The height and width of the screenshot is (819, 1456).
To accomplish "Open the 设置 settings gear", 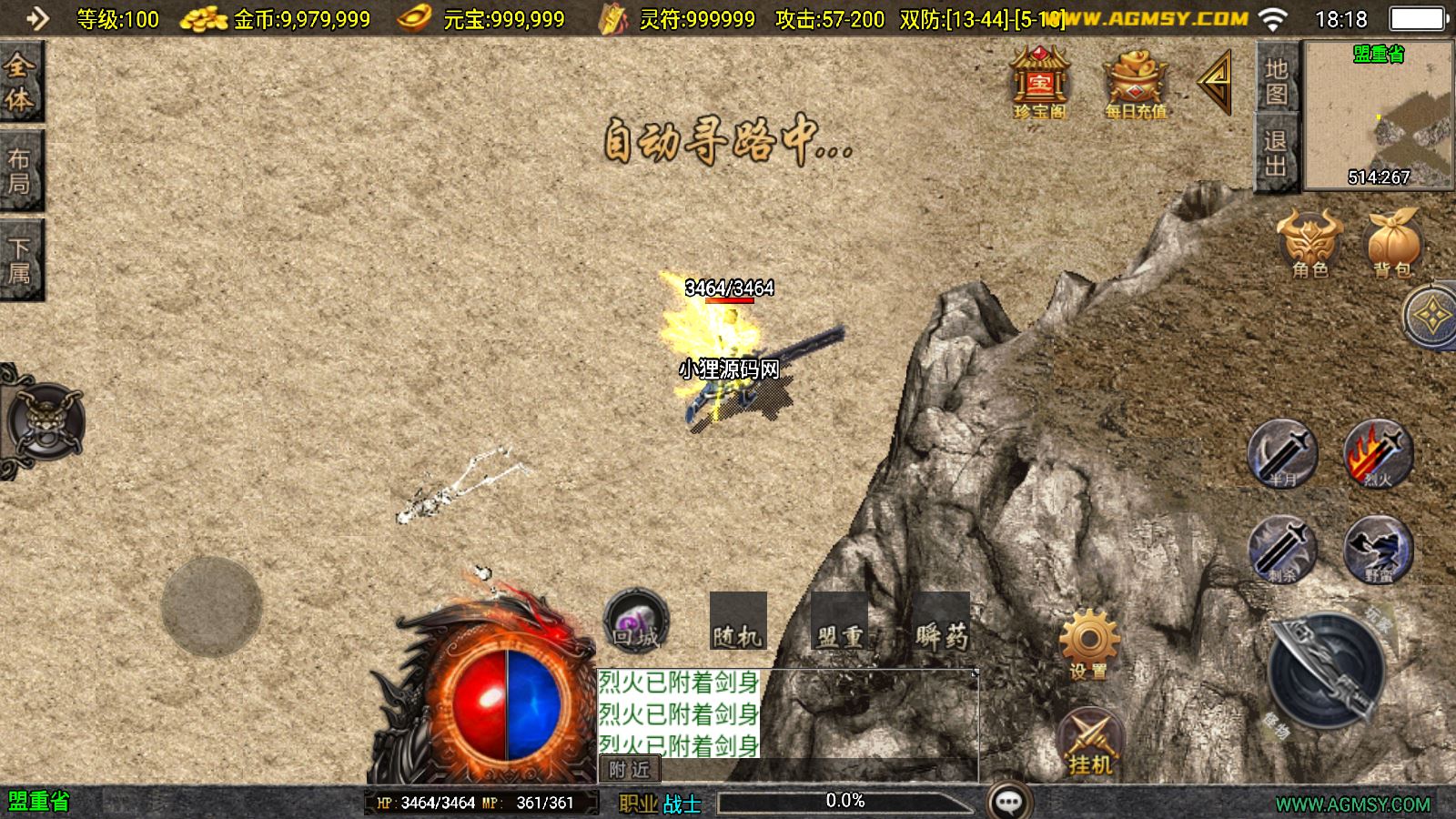I will click(x=1088, y=644).
